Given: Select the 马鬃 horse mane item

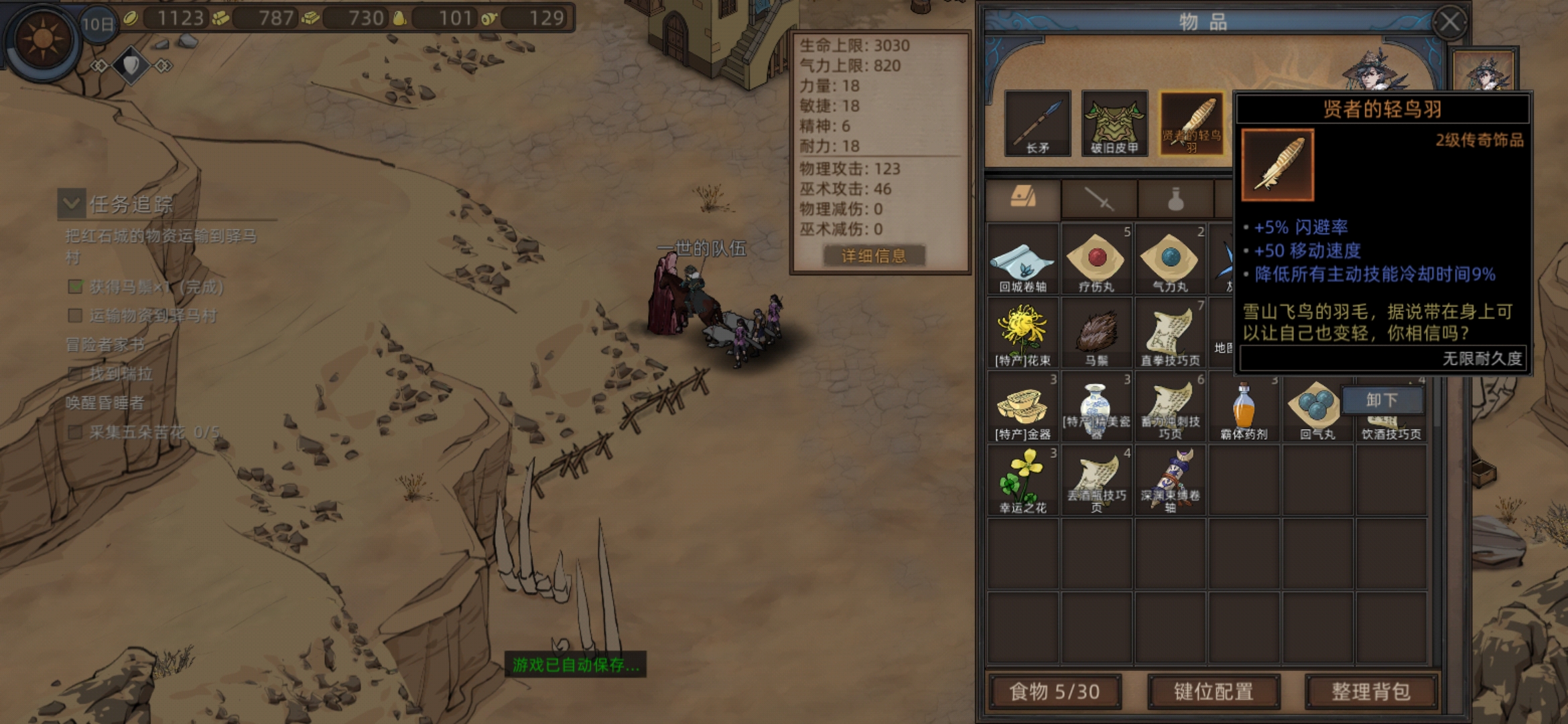Looking at the screenshot, I should (1096, 333).
